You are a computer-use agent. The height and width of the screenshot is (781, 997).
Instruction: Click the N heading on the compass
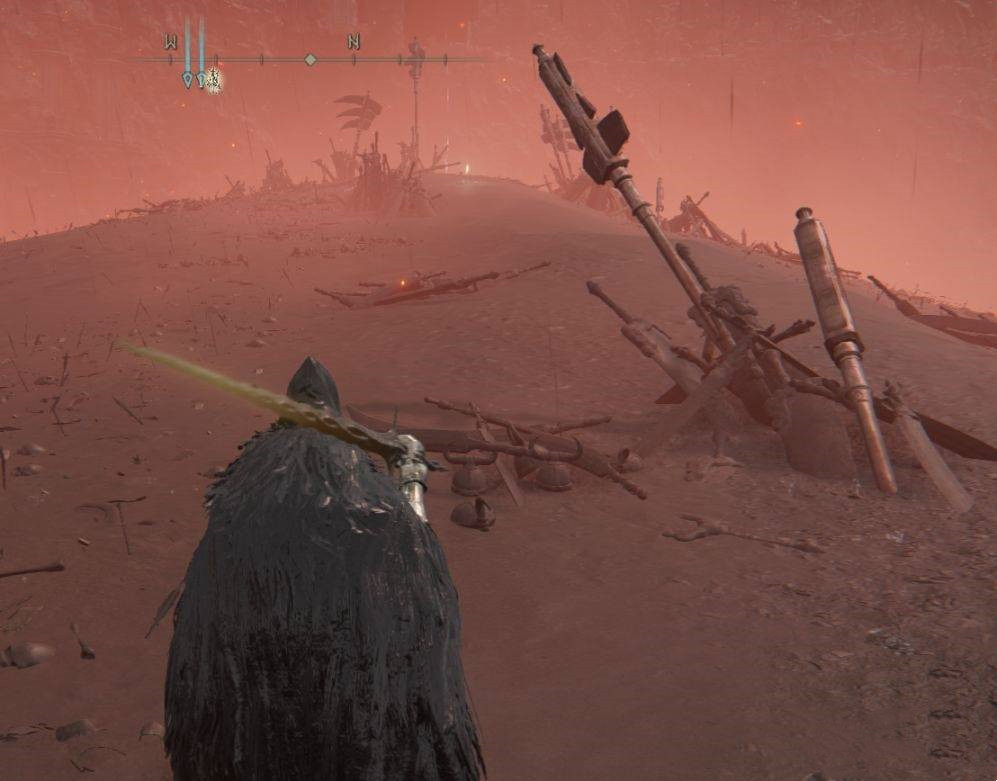353,42
